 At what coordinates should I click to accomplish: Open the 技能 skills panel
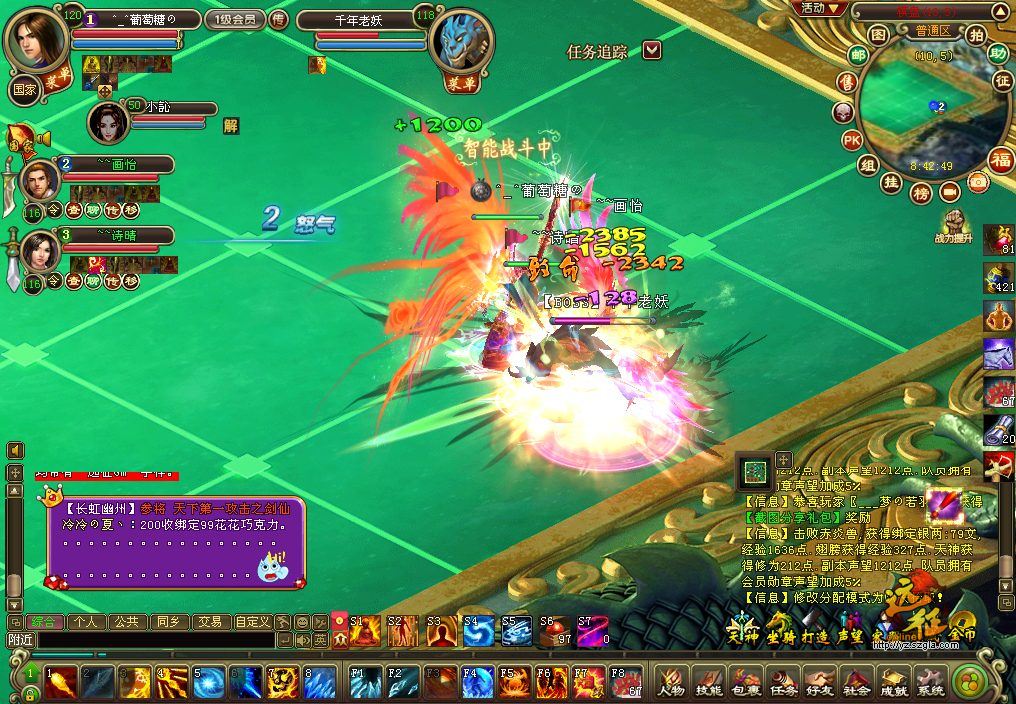pos(708,683)
